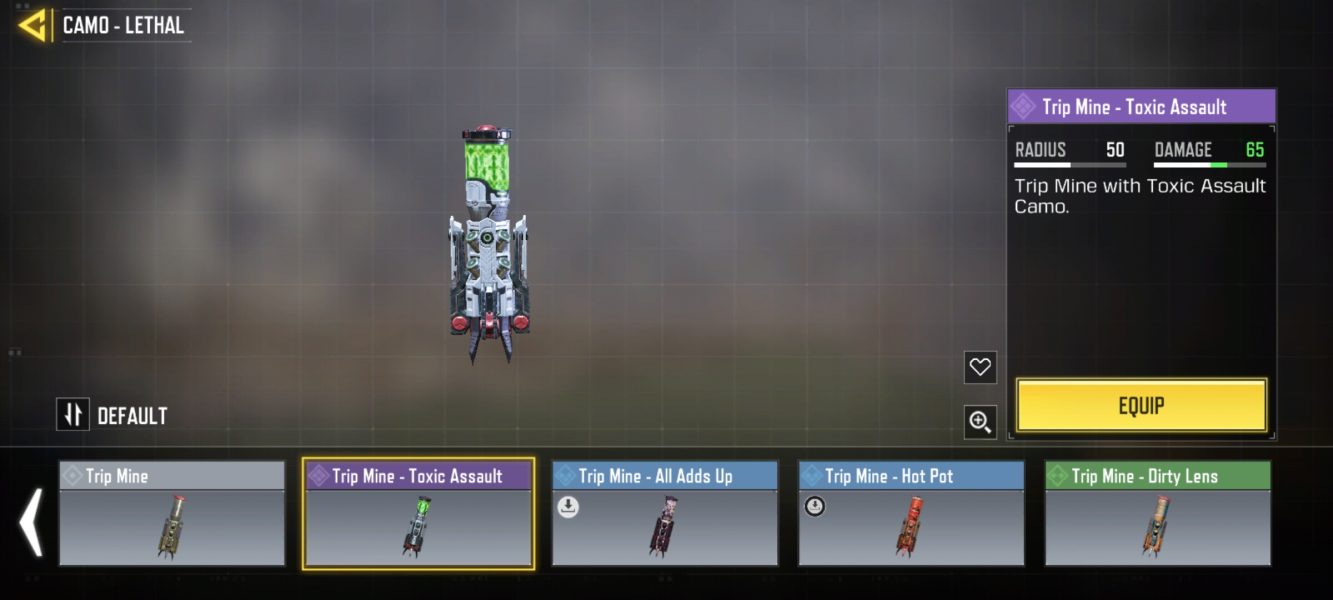Select Trip Mine - Toxic Assault card
This screenshot has height=600, width=1333.
tap(418, 514)
